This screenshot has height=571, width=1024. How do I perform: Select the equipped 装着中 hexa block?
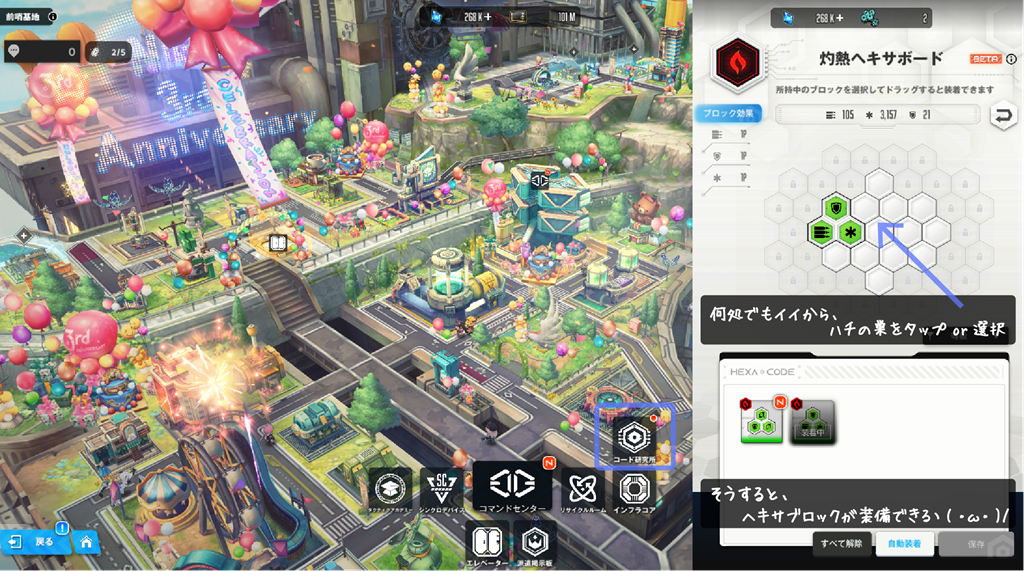tap(813, 422)
